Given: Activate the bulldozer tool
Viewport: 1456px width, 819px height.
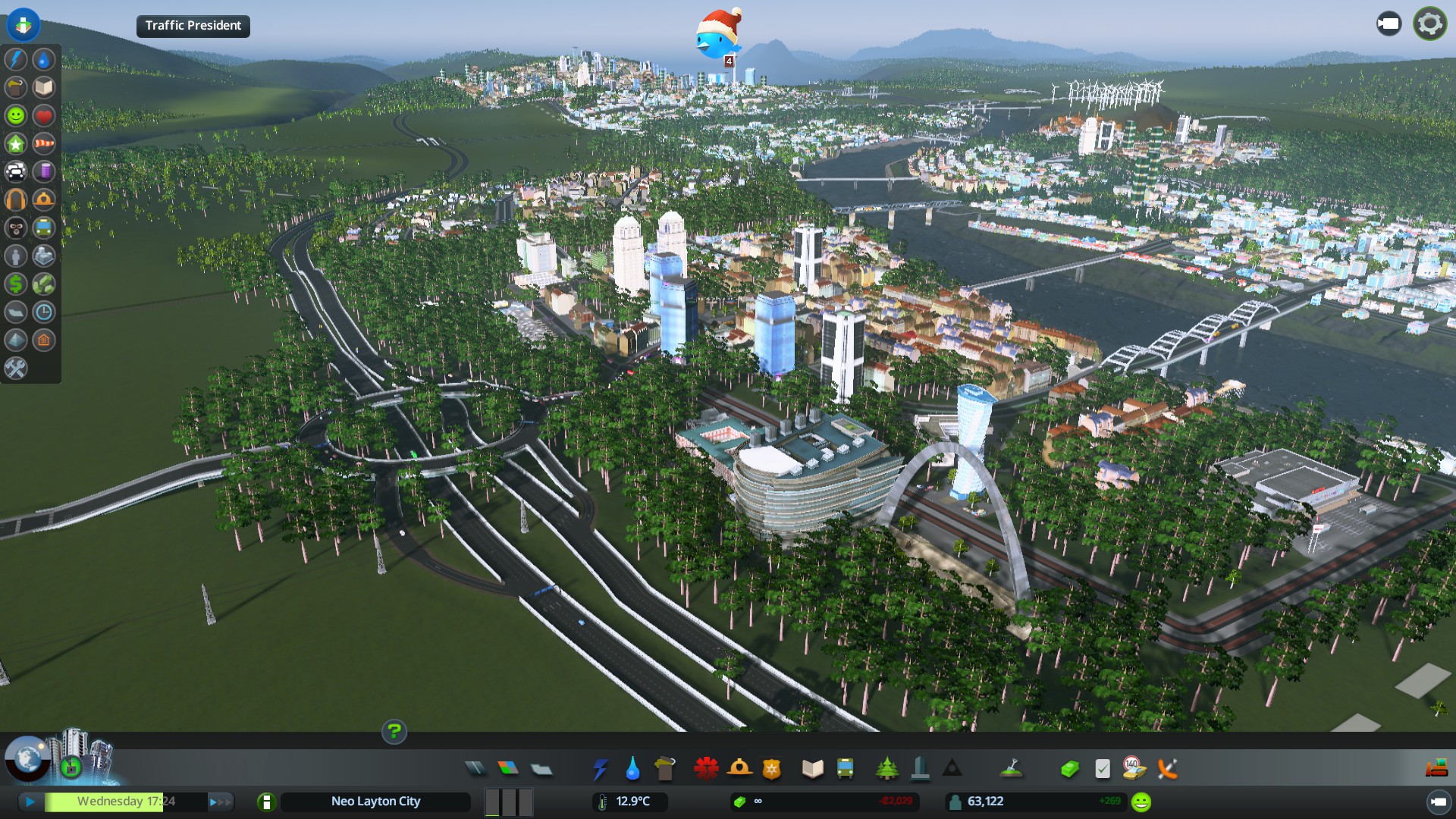Looking at the screenshot, I should (x=1436, y=769).
